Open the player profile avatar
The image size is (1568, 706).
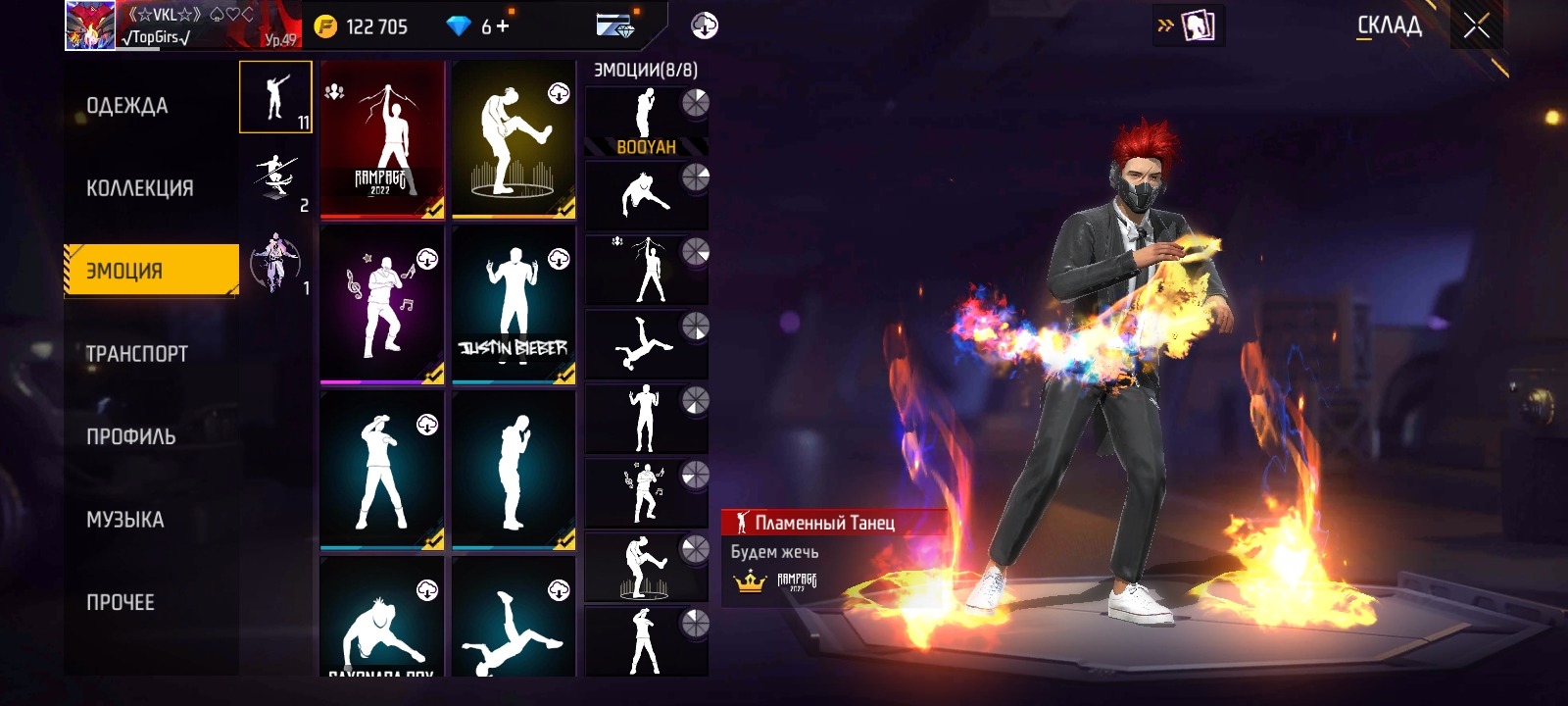(90, 25)
